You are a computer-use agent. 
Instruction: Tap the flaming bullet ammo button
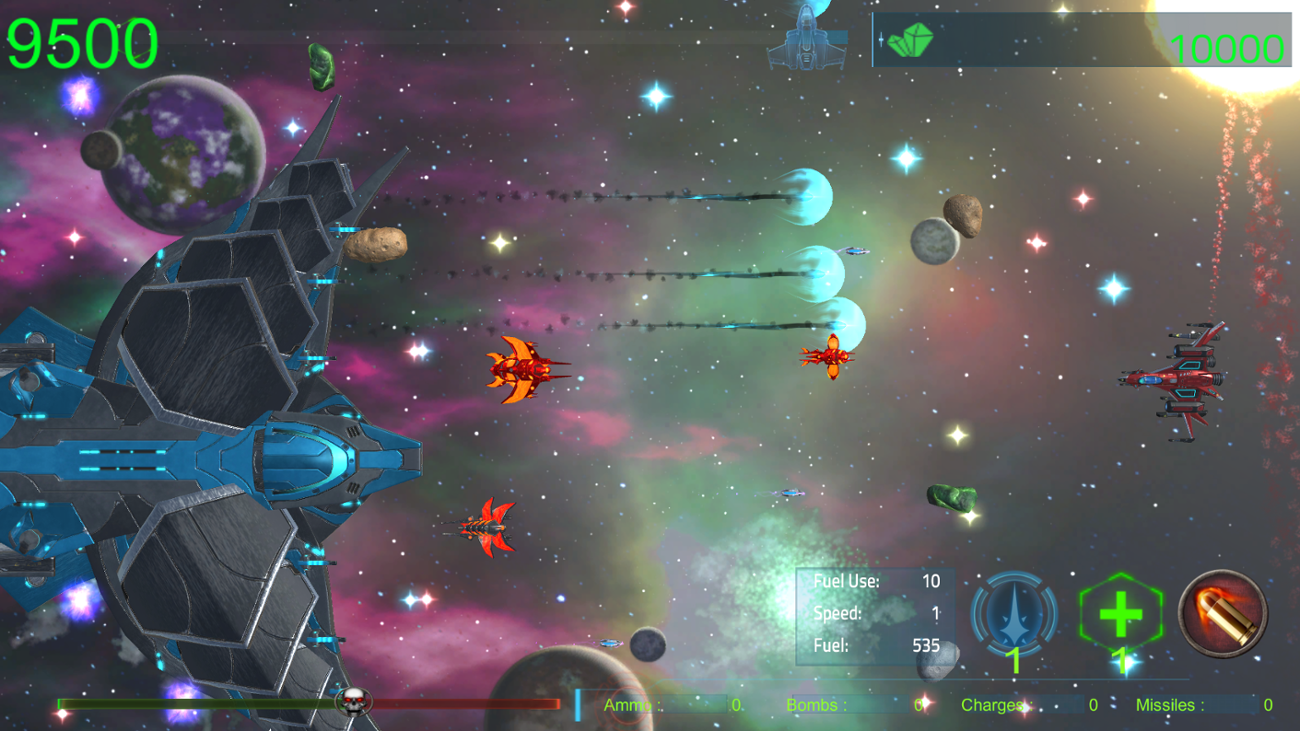tap(1222, 613)
